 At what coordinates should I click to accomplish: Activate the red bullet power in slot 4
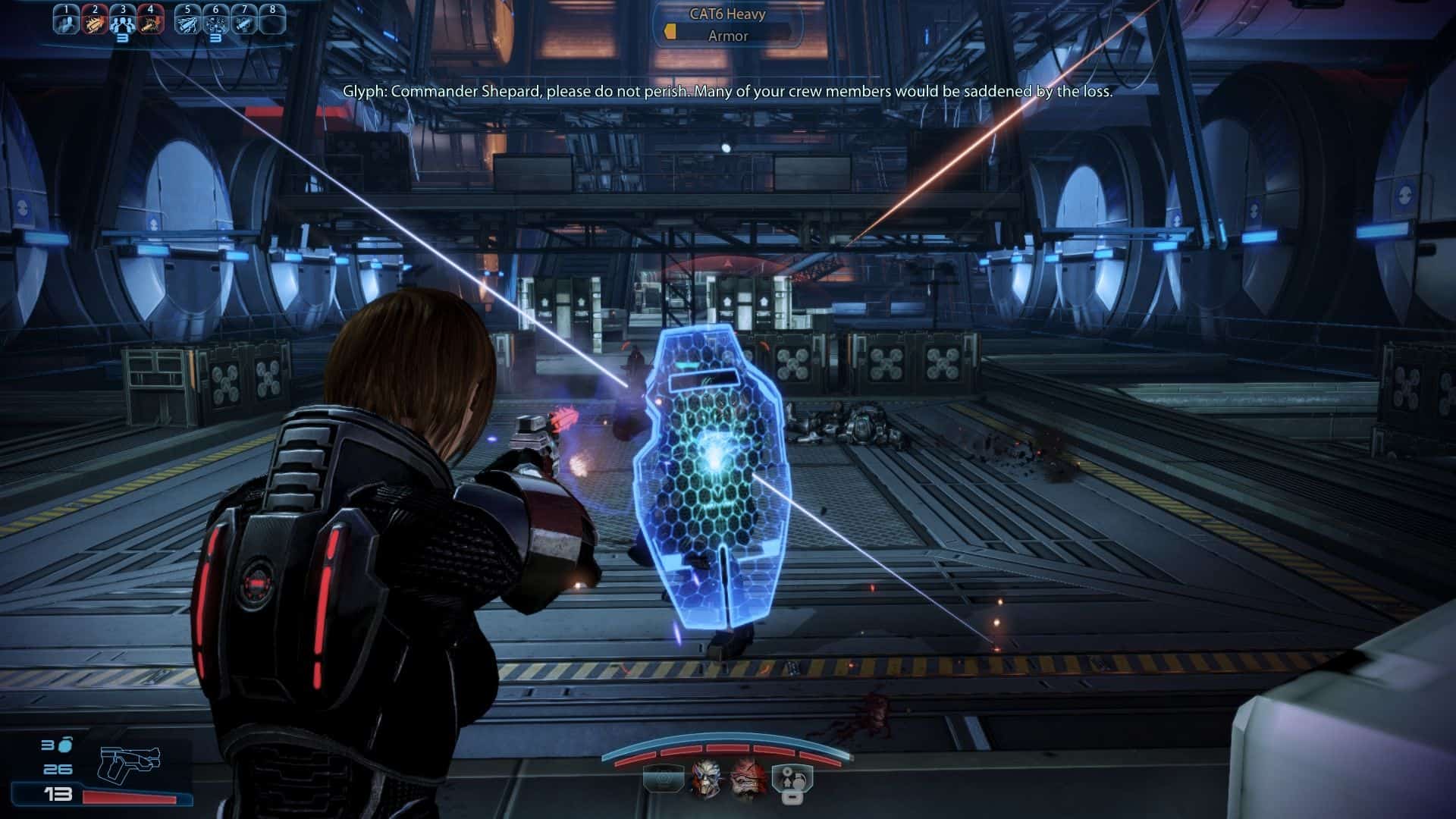click(150, 22)
